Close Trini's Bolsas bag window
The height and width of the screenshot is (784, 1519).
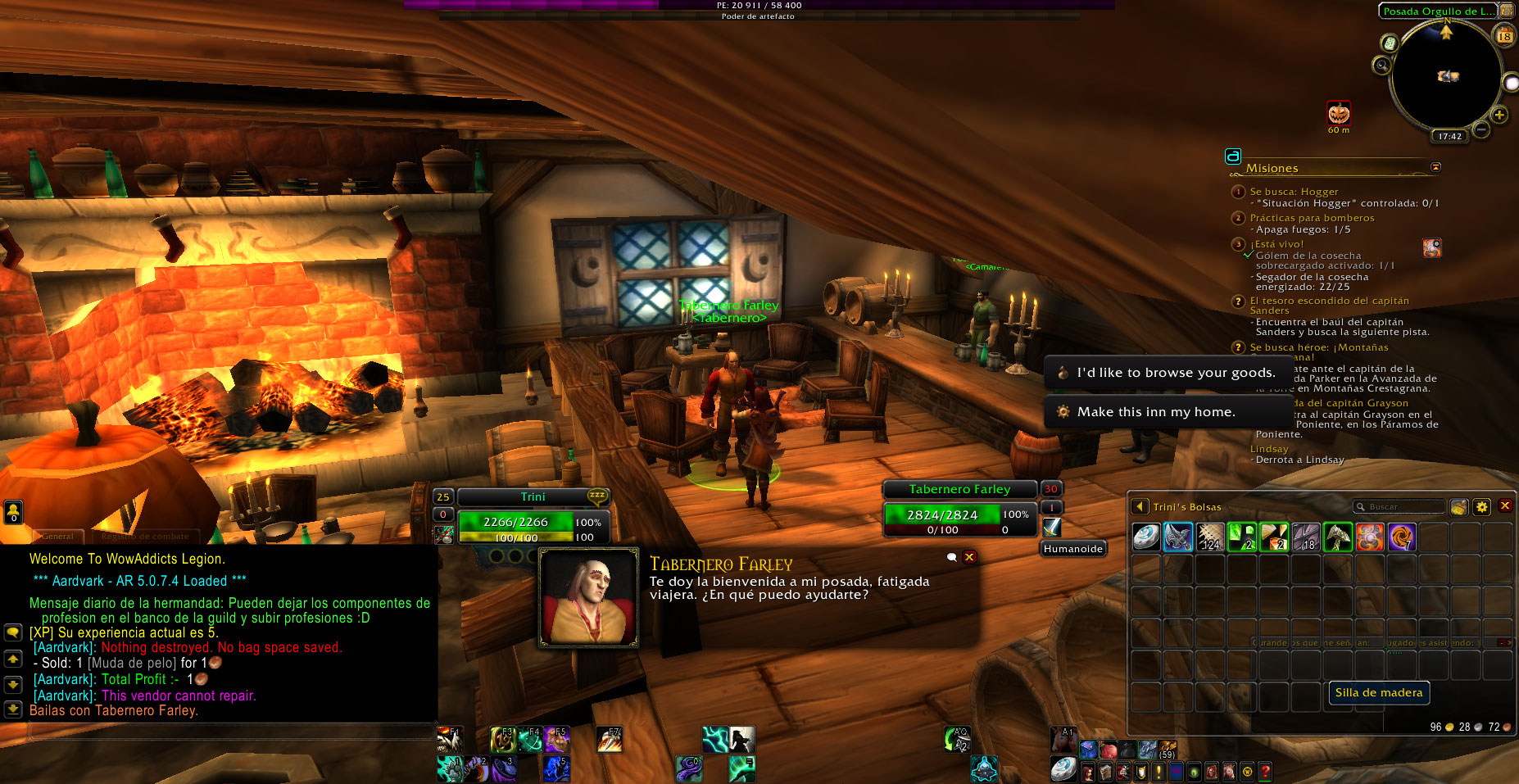[x=1505, y=506]
